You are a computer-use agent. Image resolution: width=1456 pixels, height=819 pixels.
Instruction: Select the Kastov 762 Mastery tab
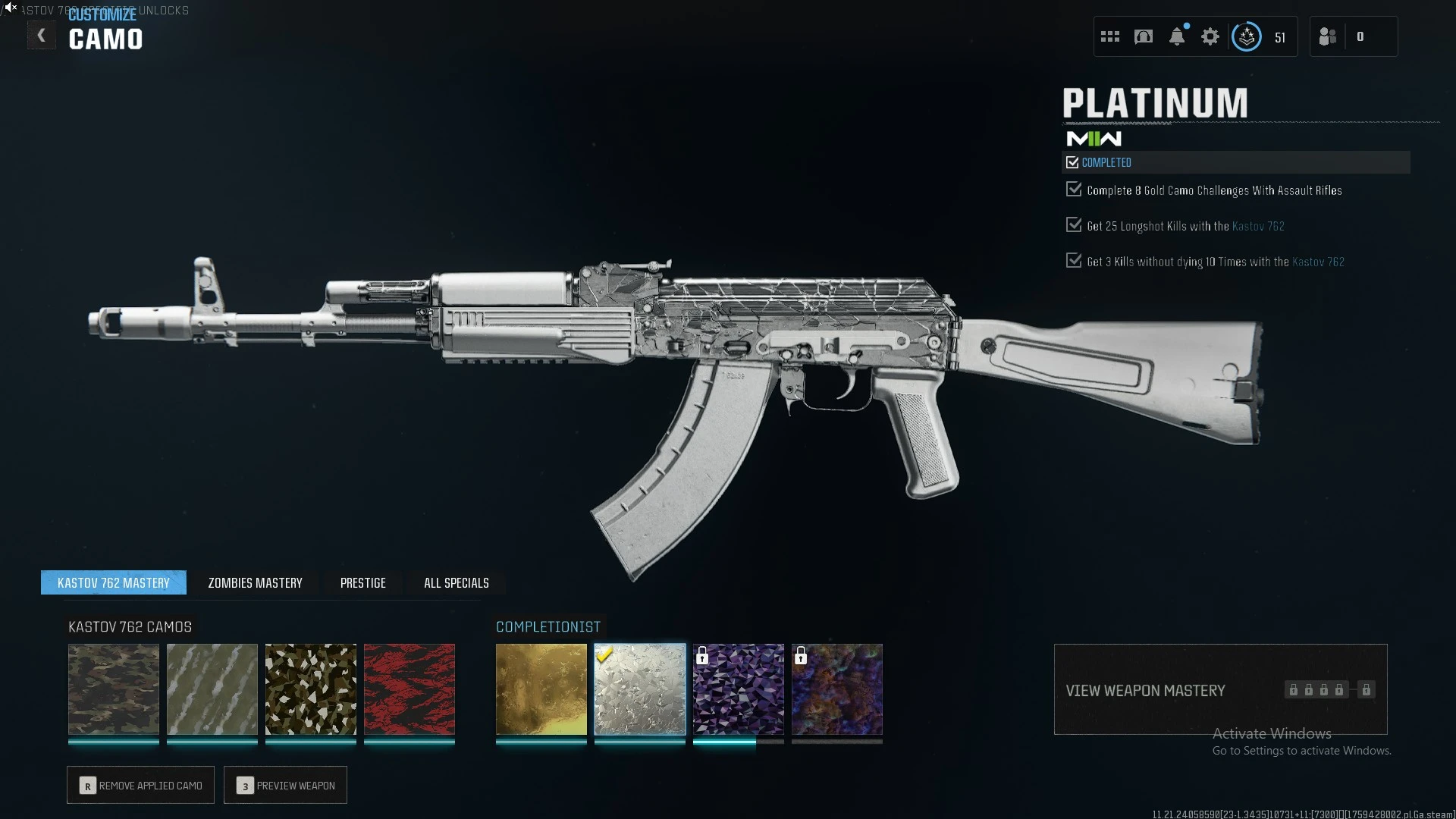pos(114,582)
